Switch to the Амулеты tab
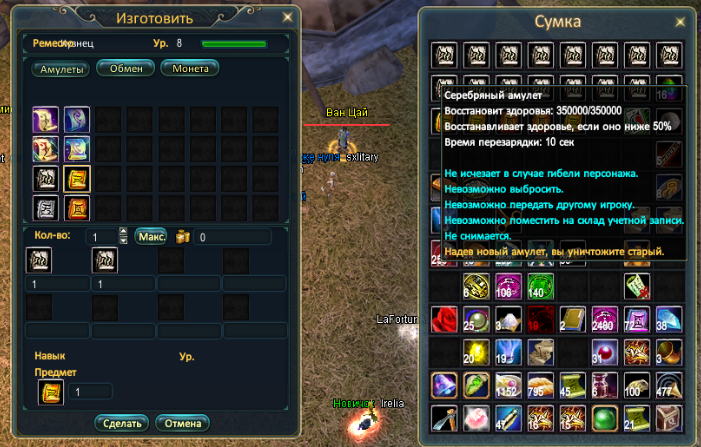The height and width of the screenshot is (447, 701). pos(62,69)
